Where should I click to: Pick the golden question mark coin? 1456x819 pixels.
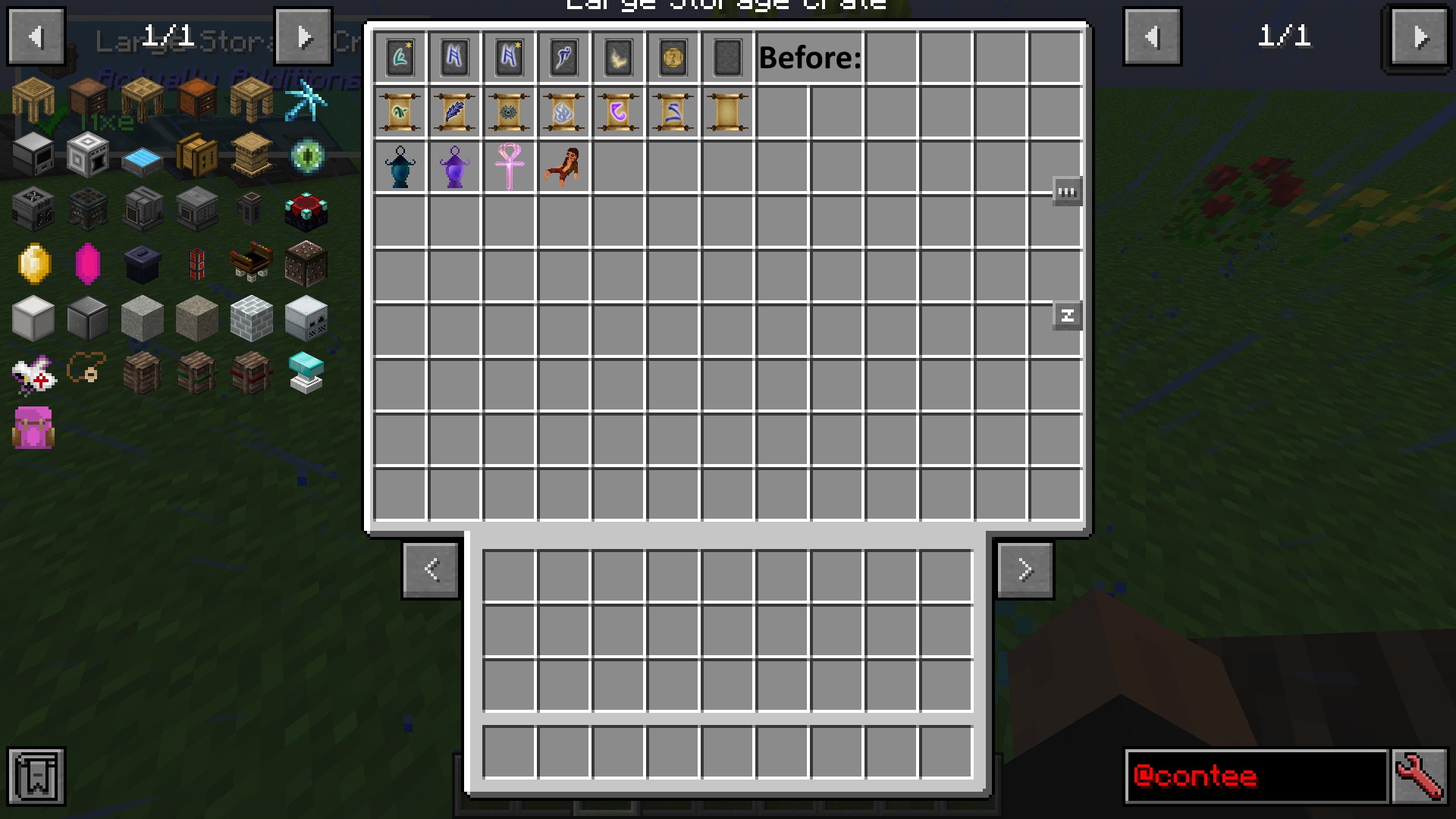tap(673, 58)
